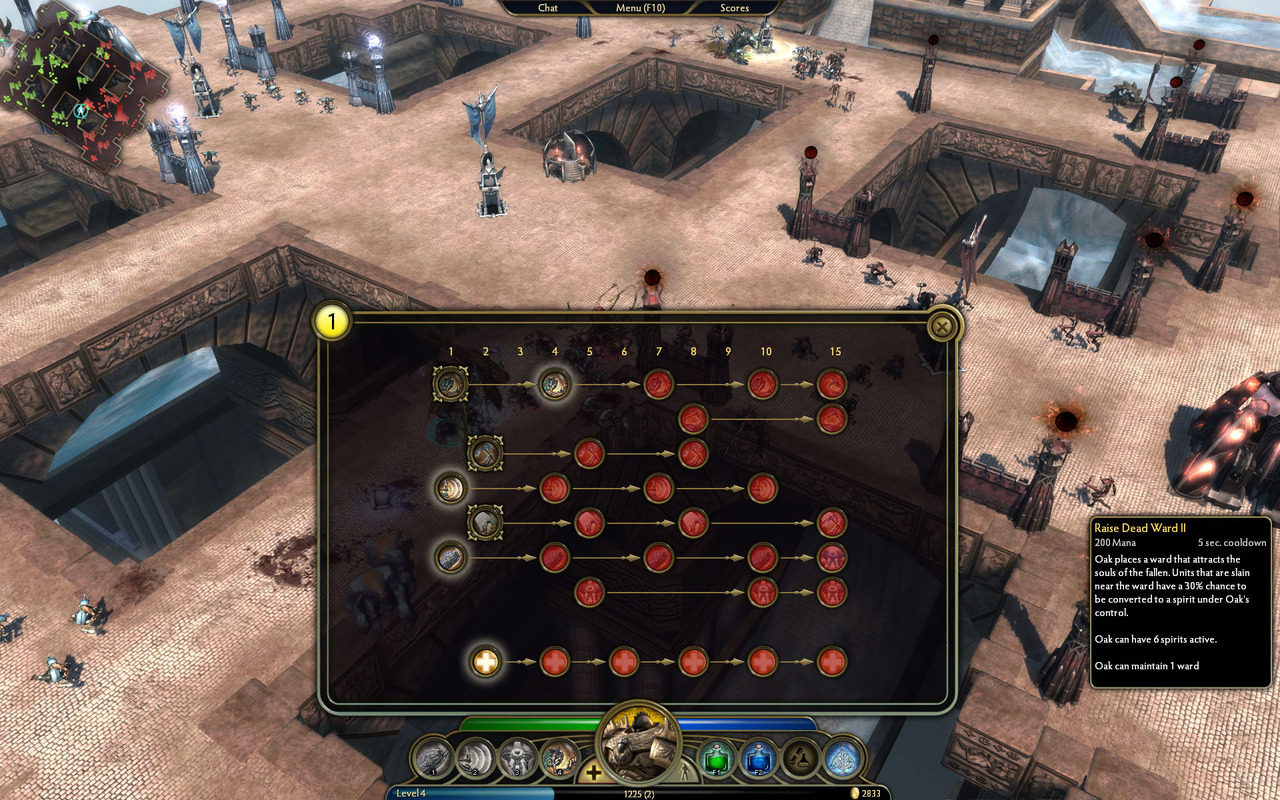Show the Scores panel
1280x800 pixels.
point(735,8)
